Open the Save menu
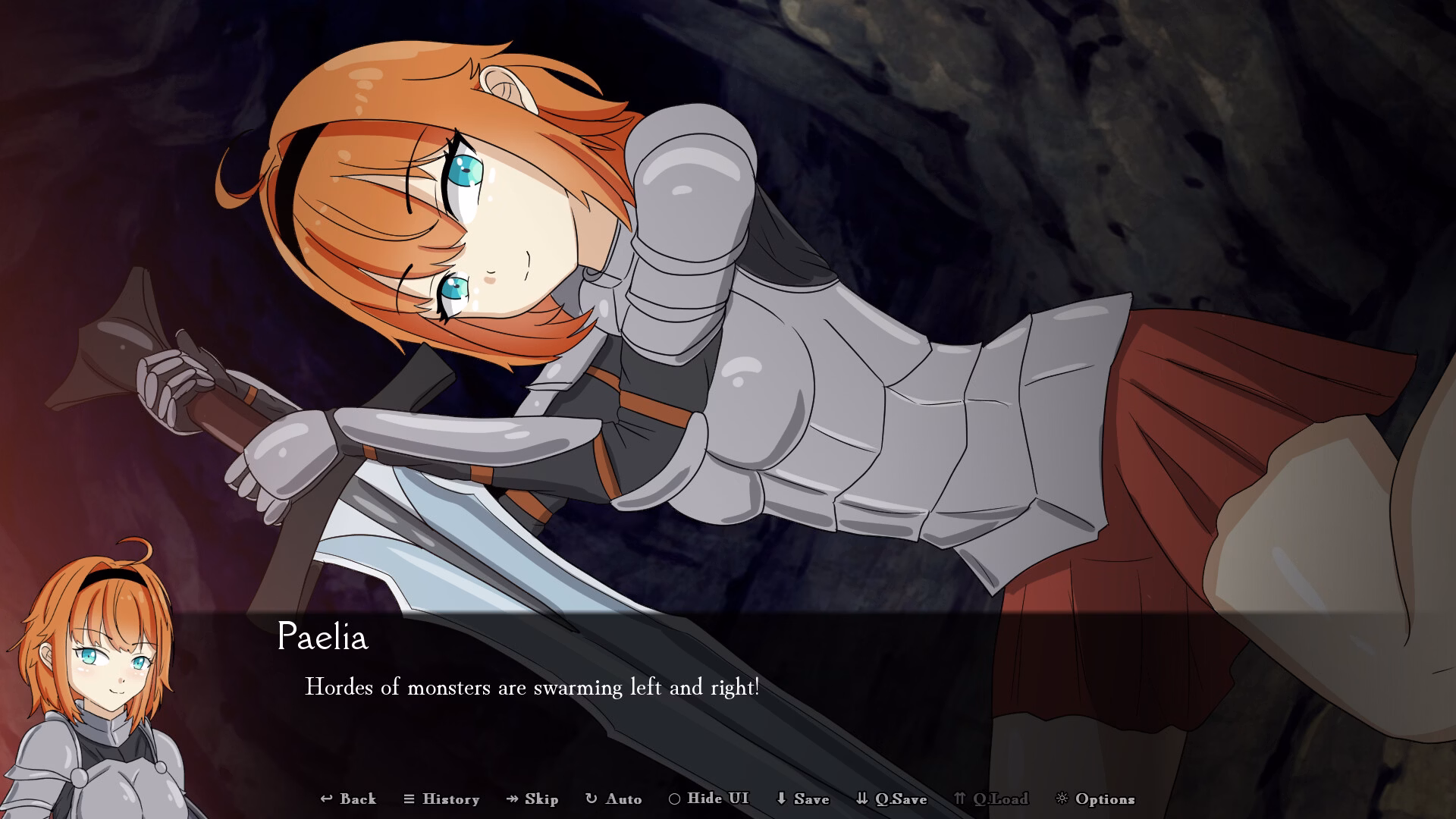 tap(802, 799)
